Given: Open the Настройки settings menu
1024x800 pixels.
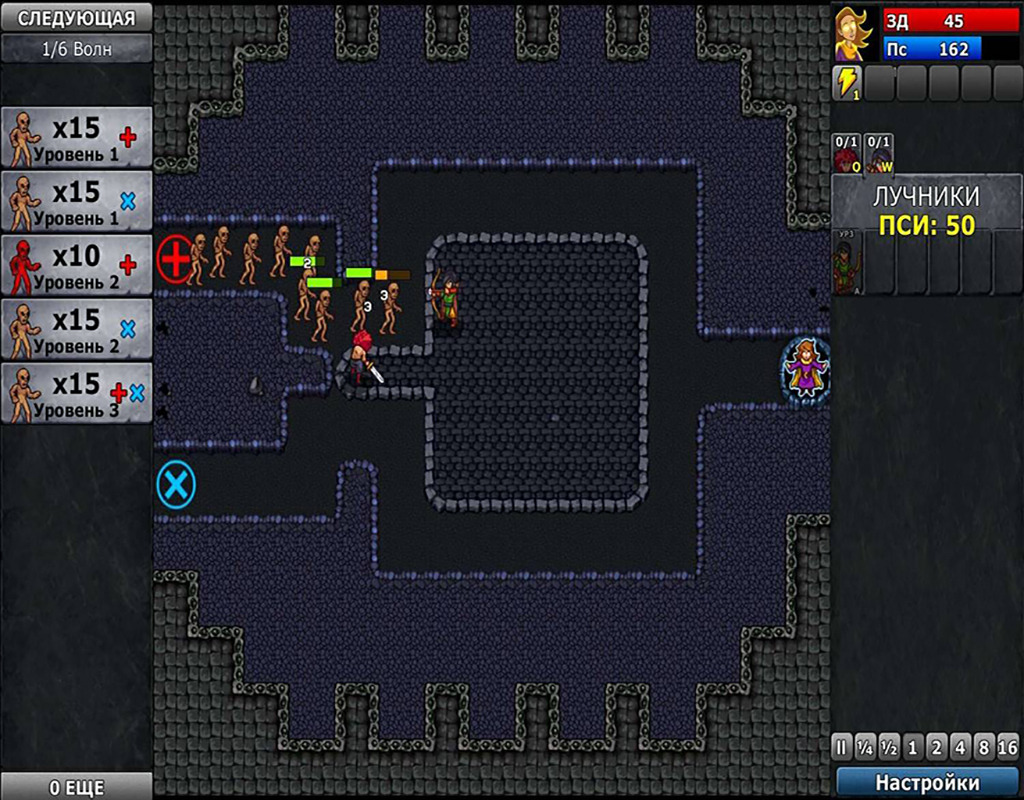Looking at the screenshot, I should [927, 782].
